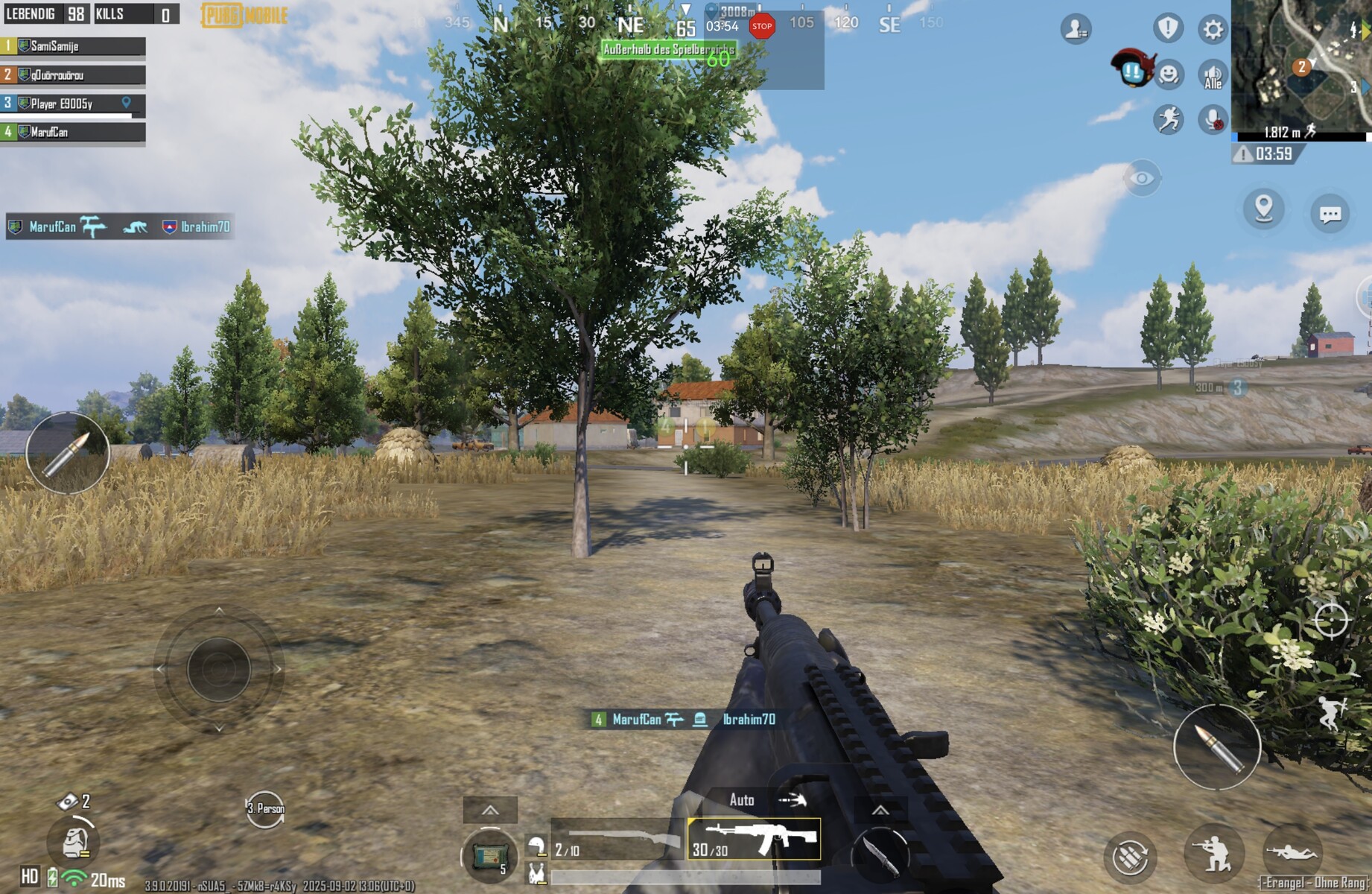Open the backpack inventory
This screenshot has height=894, width=1372.
point(74,841)
